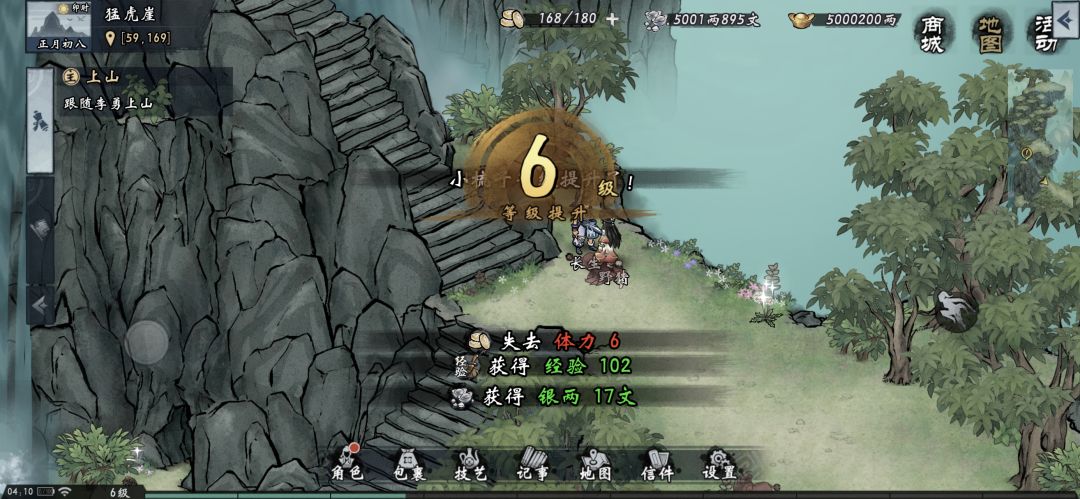Click the location thumbnail showing 正月初八
1080x499 pixels.
(58, 25)
